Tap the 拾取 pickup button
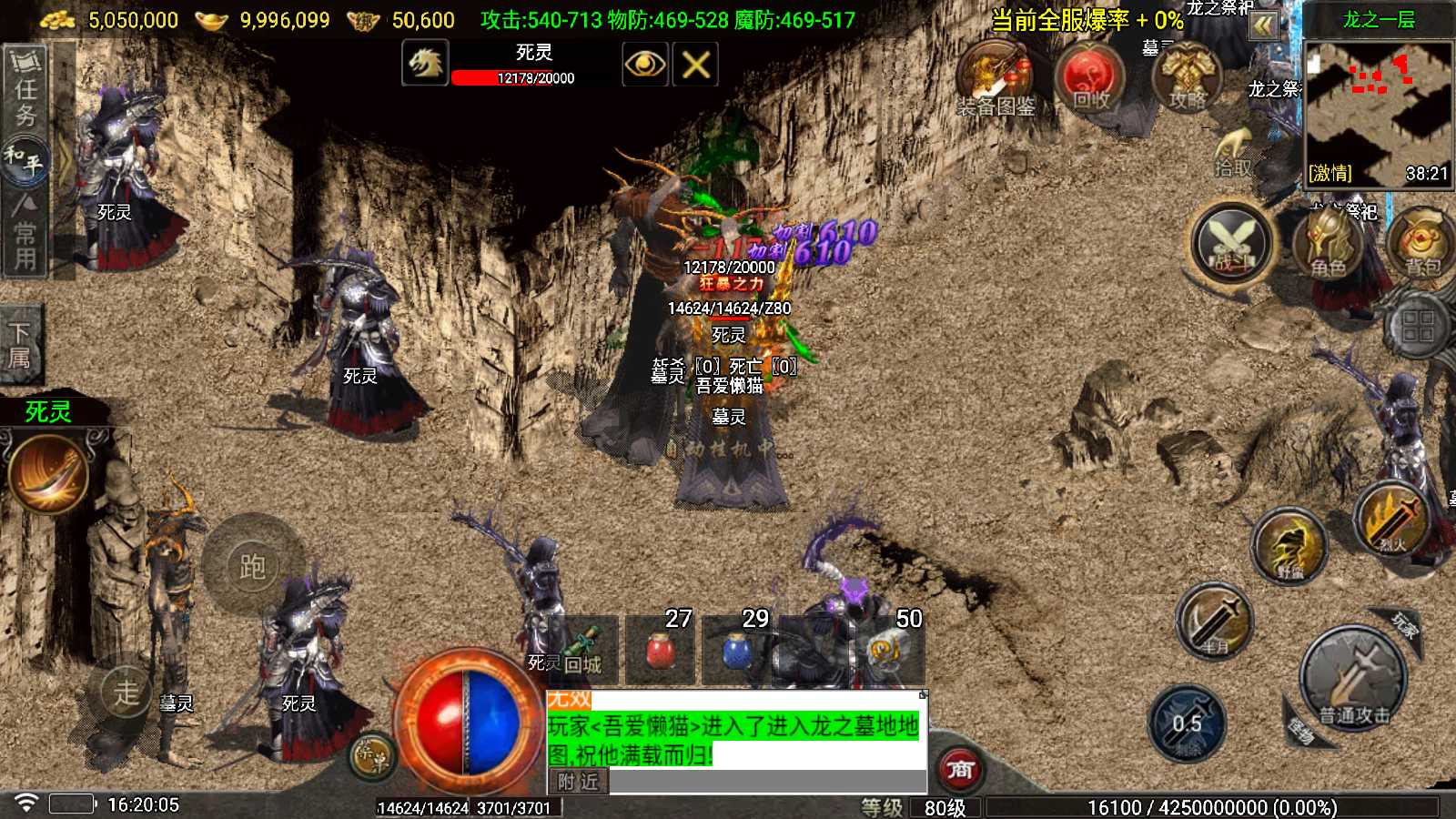The image size is (1456, 819). point(1233,153)
